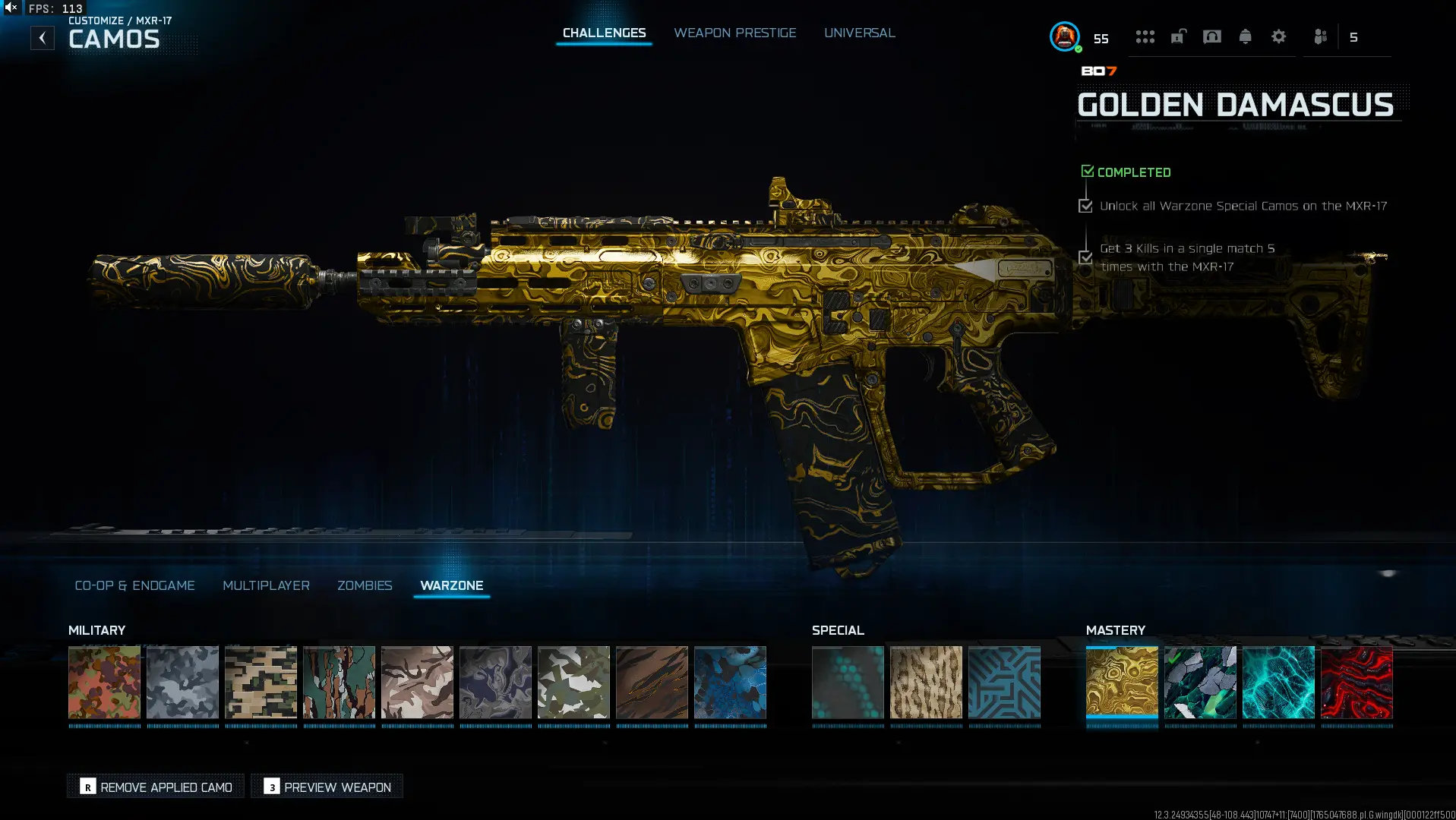Click the player avatar showing level 55
This screenshot has height=820, width=1456.
[1063, 36]
